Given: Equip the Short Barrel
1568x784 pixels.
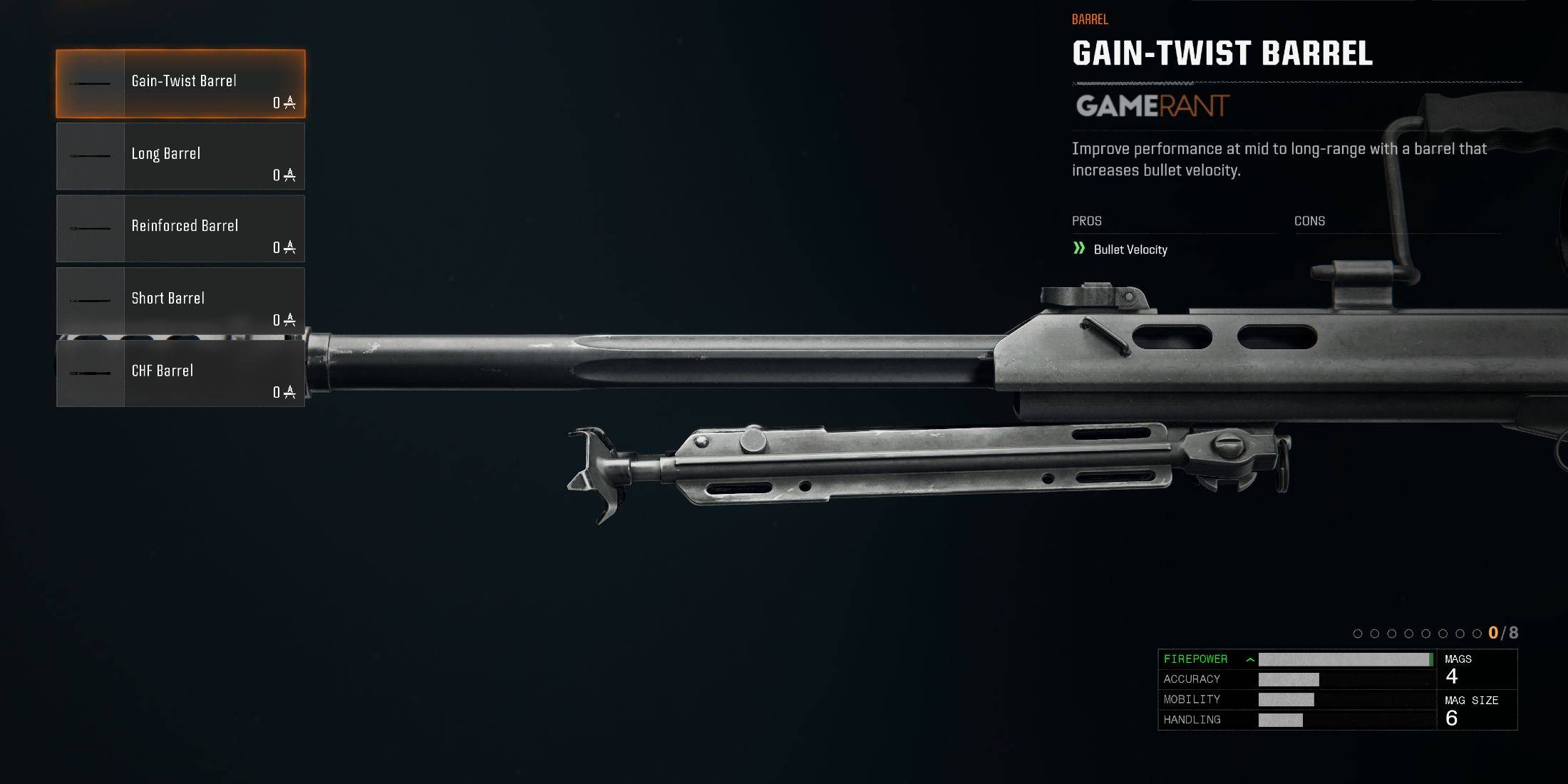Looking at the screenshot, I should click(x=181, y=301).
